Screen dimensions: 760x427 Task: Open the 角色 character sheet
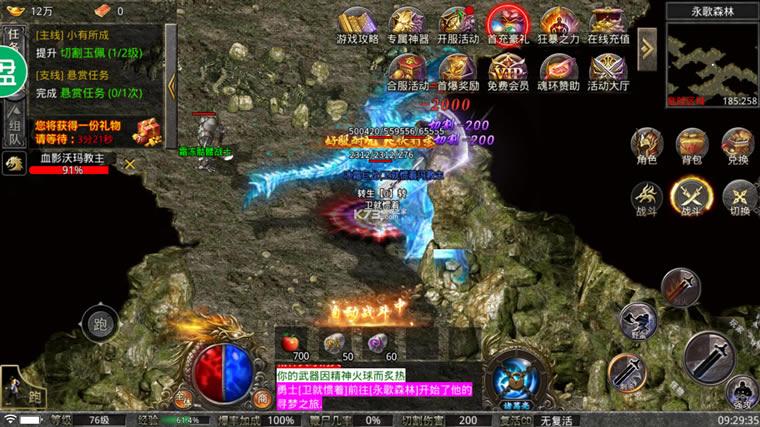pos(645,145)
